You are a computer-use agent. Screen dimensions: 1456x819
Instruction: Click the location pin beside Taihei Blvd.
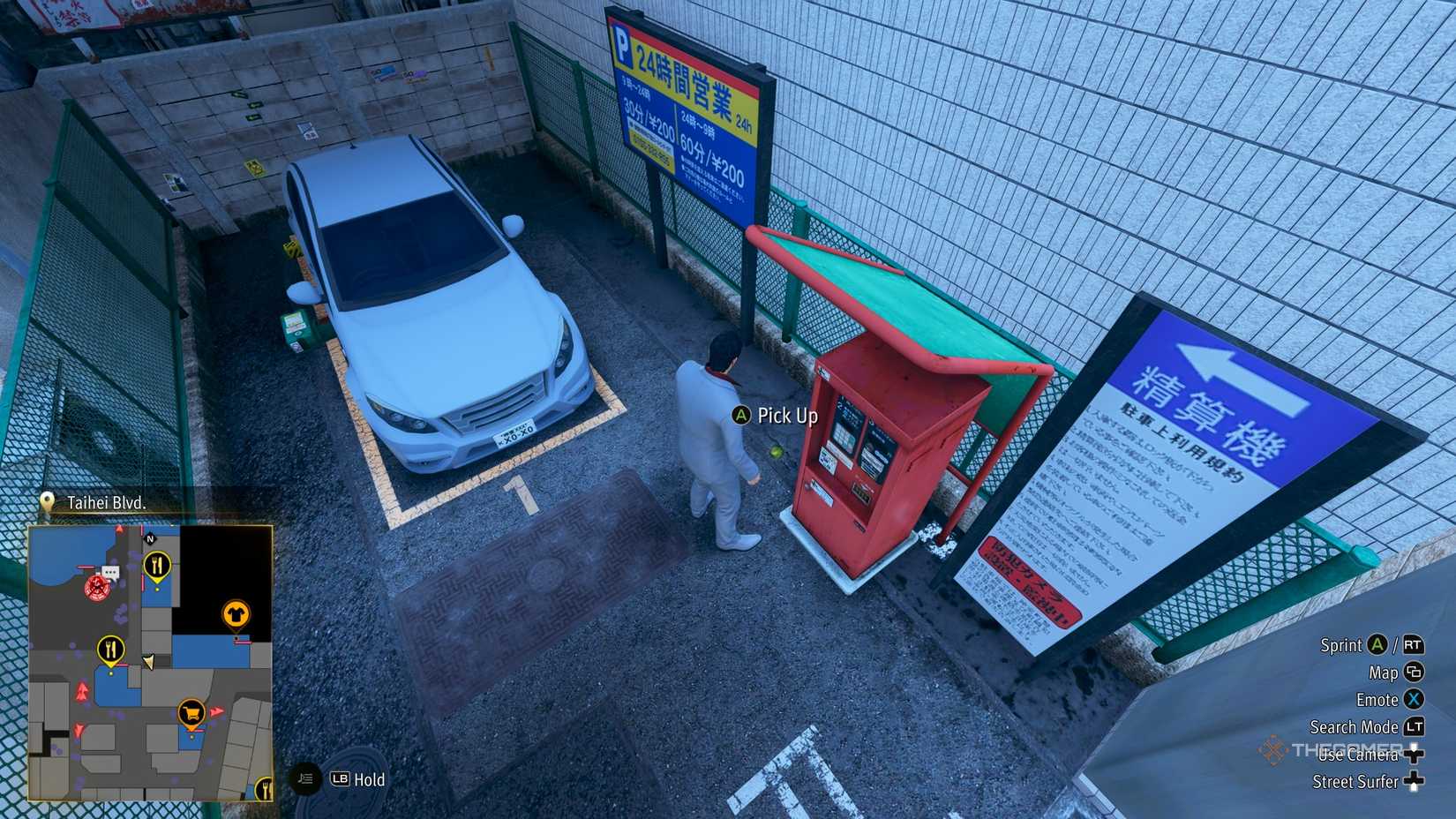pyautogui.click(x=46, y=502)
